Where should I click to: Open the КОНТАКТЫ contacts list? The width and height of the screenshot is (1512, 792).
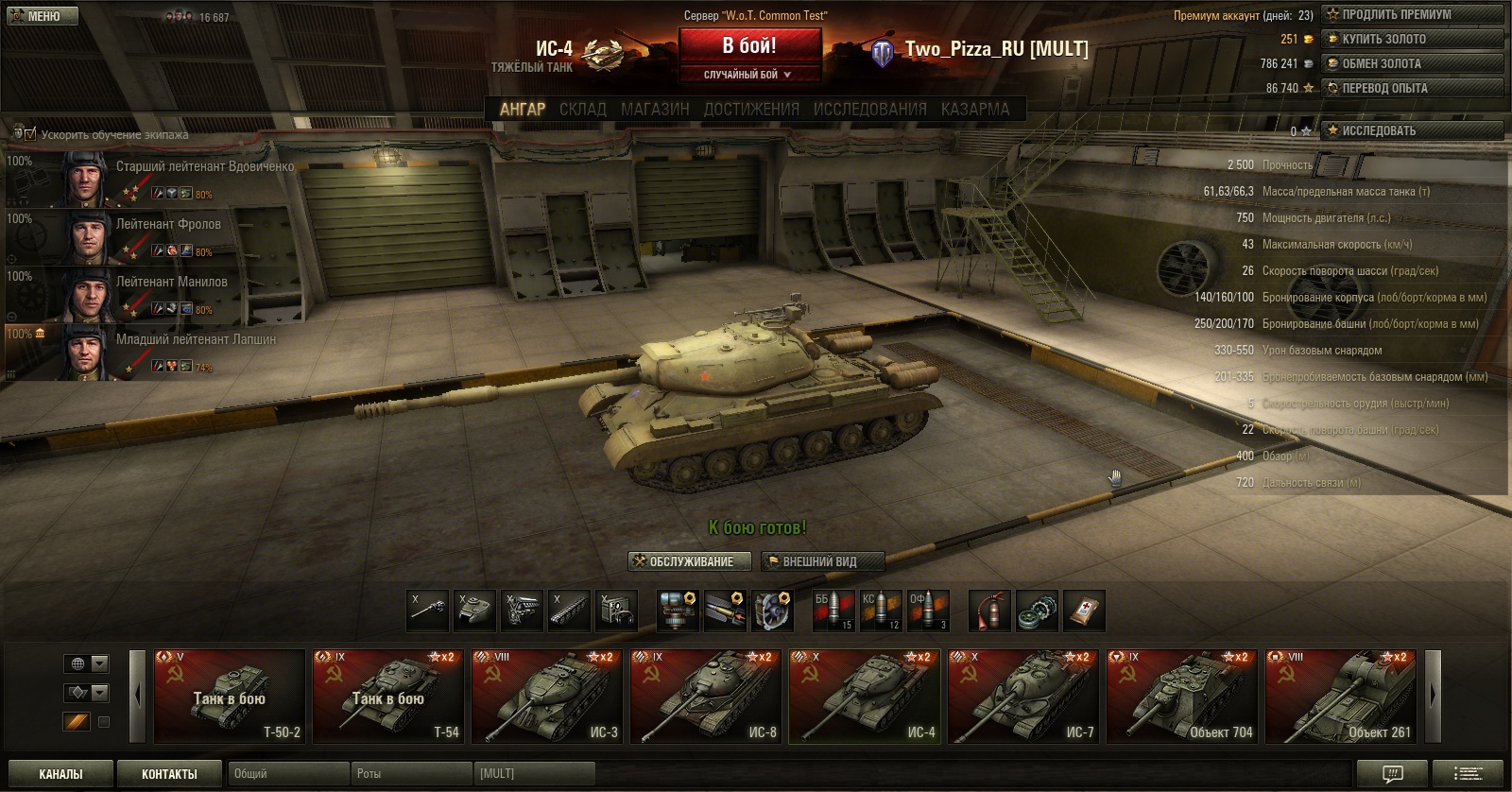pos(169,774)
